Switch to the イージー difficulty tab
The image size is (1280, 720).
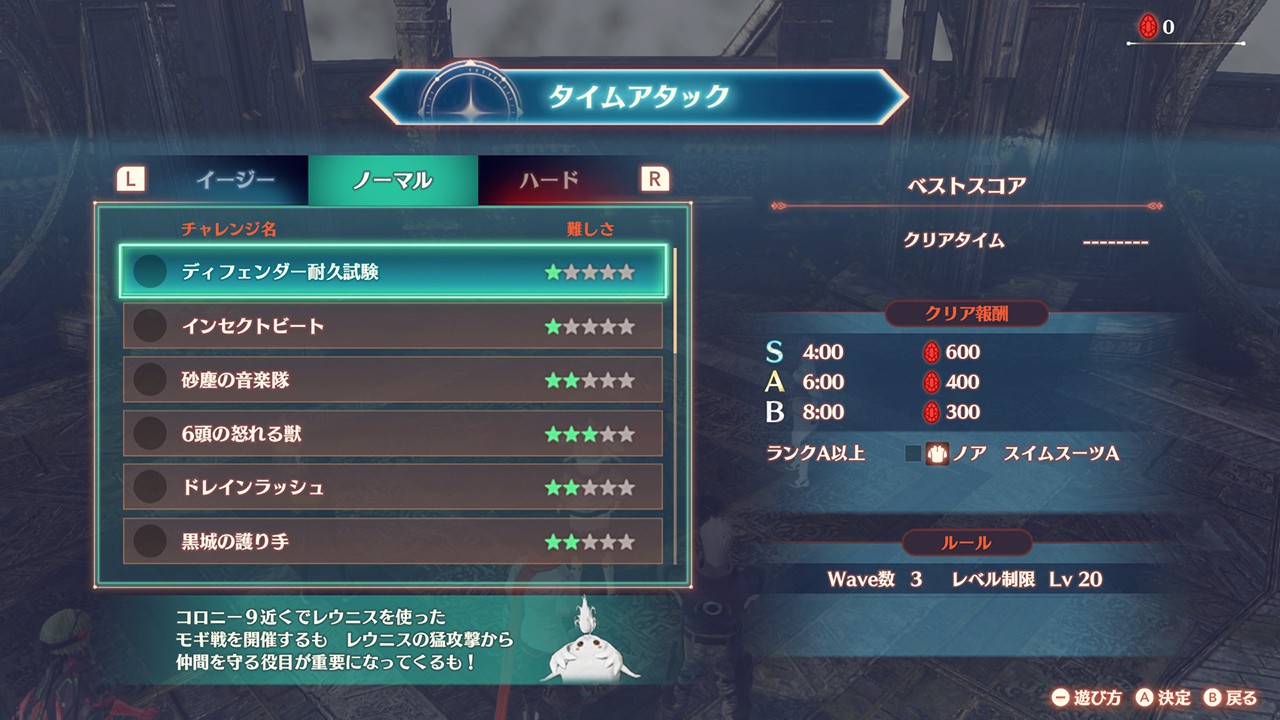(234, 180)
